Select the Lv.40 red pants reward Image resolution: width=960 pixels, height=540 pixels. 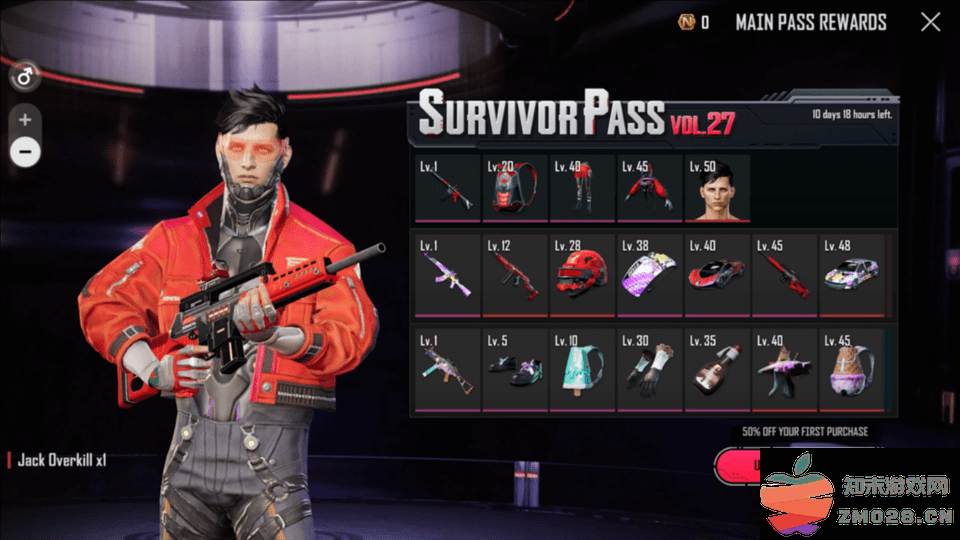click(582, 189)
